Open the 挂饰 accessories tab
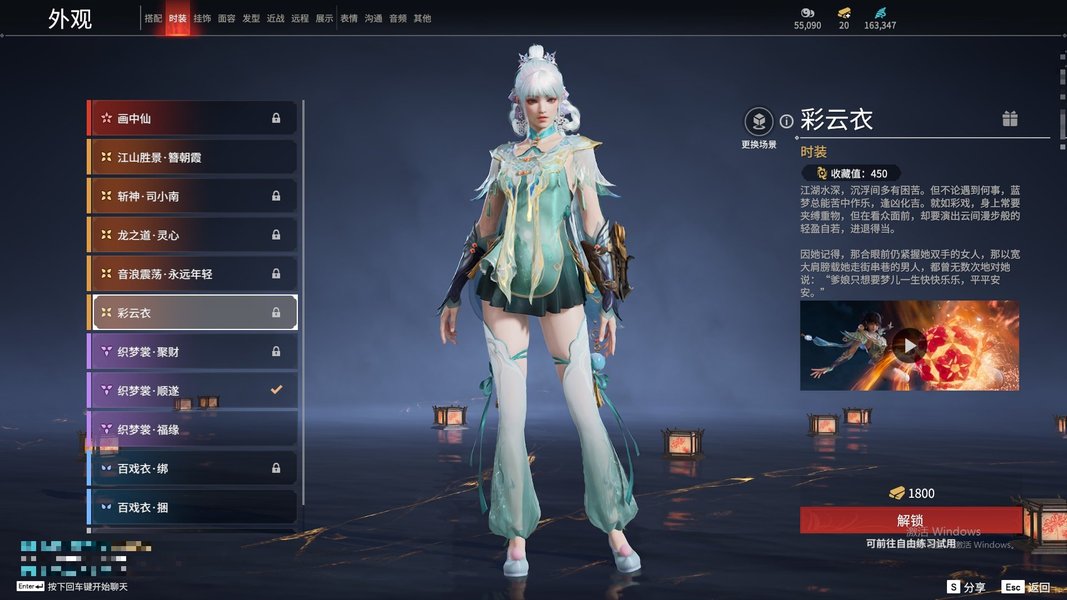This screenshot has height=600, width=1067. [x=202, y=18]
